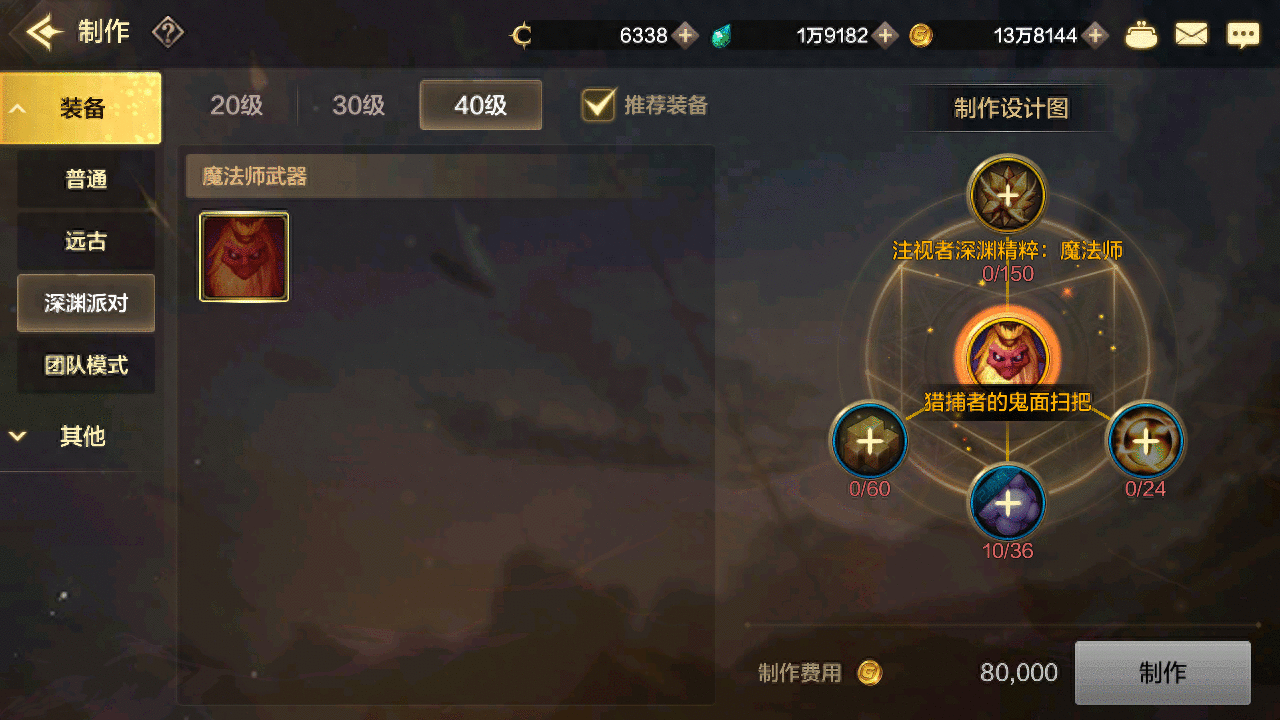The height and width of the screenshot is (720, 1280).
Task: Add gold via plus next to 13万8144
Action: tap(1096, 35)
